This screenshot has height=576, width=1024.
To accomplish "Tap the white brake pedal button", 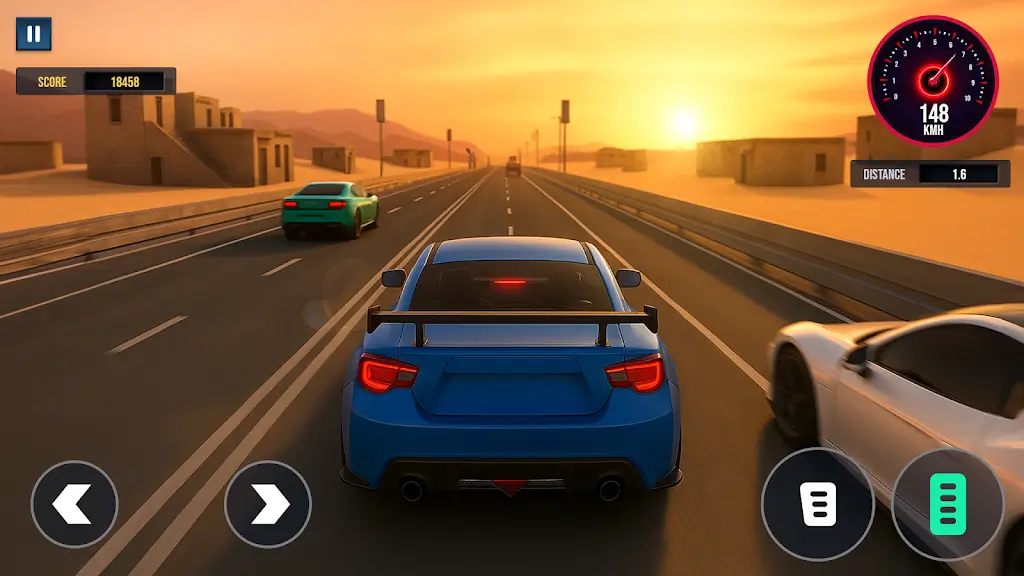I will 818,504.
